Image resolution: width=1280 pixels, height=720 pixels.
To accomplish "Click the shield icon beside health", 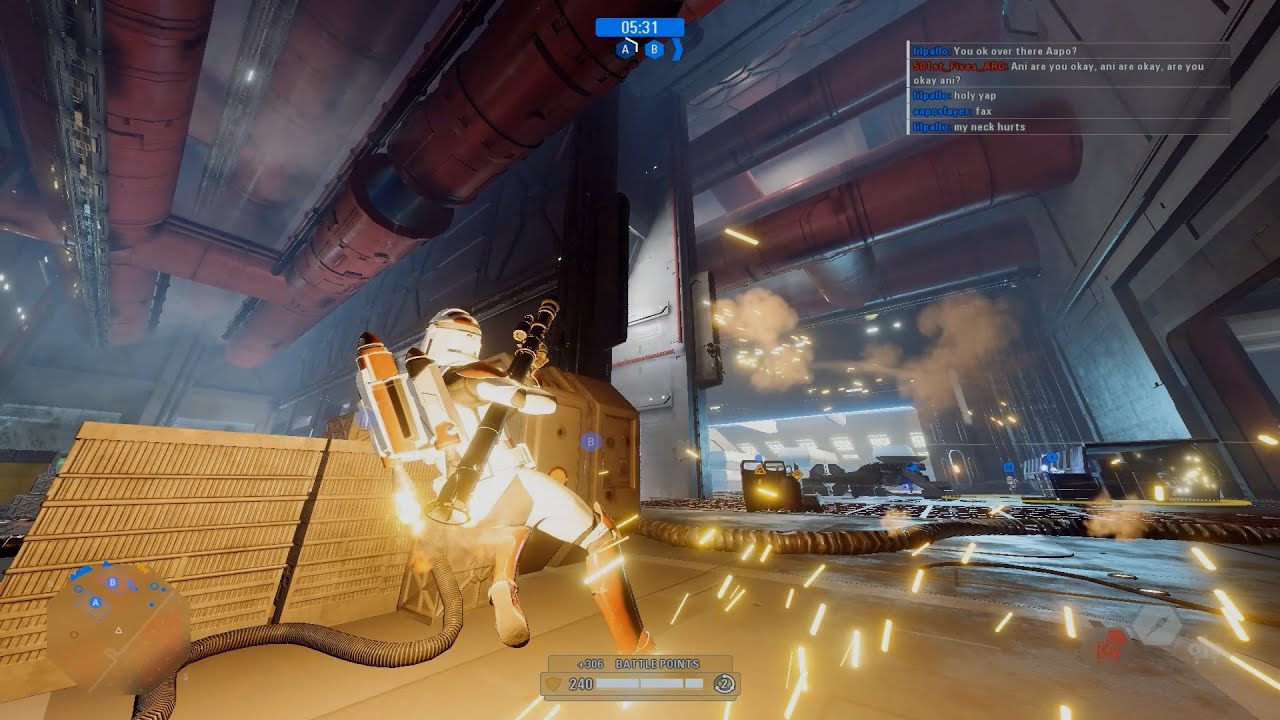I will [552, 684].
